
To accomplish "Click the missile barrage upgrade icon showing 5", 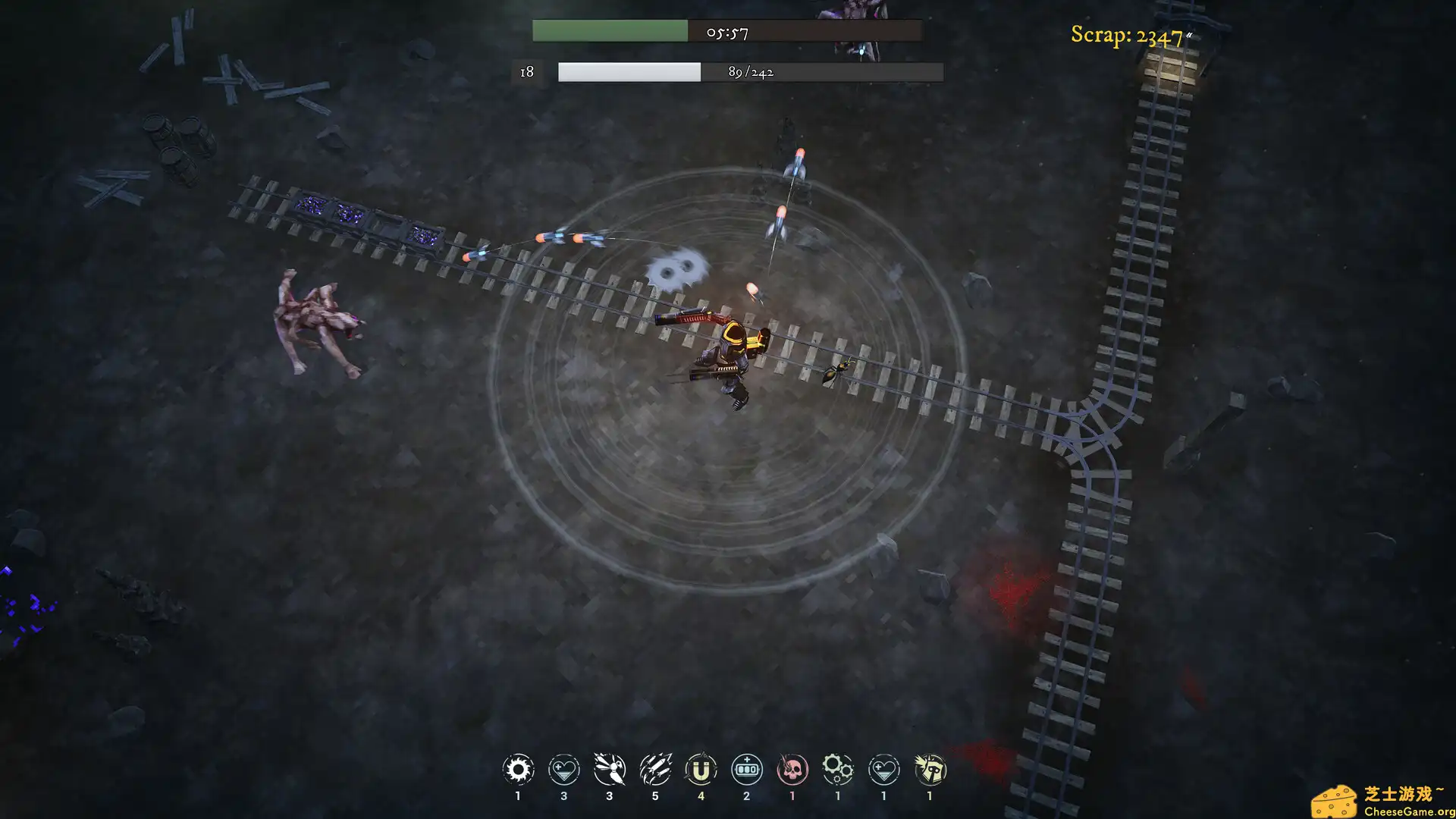I will coord(655,769).
